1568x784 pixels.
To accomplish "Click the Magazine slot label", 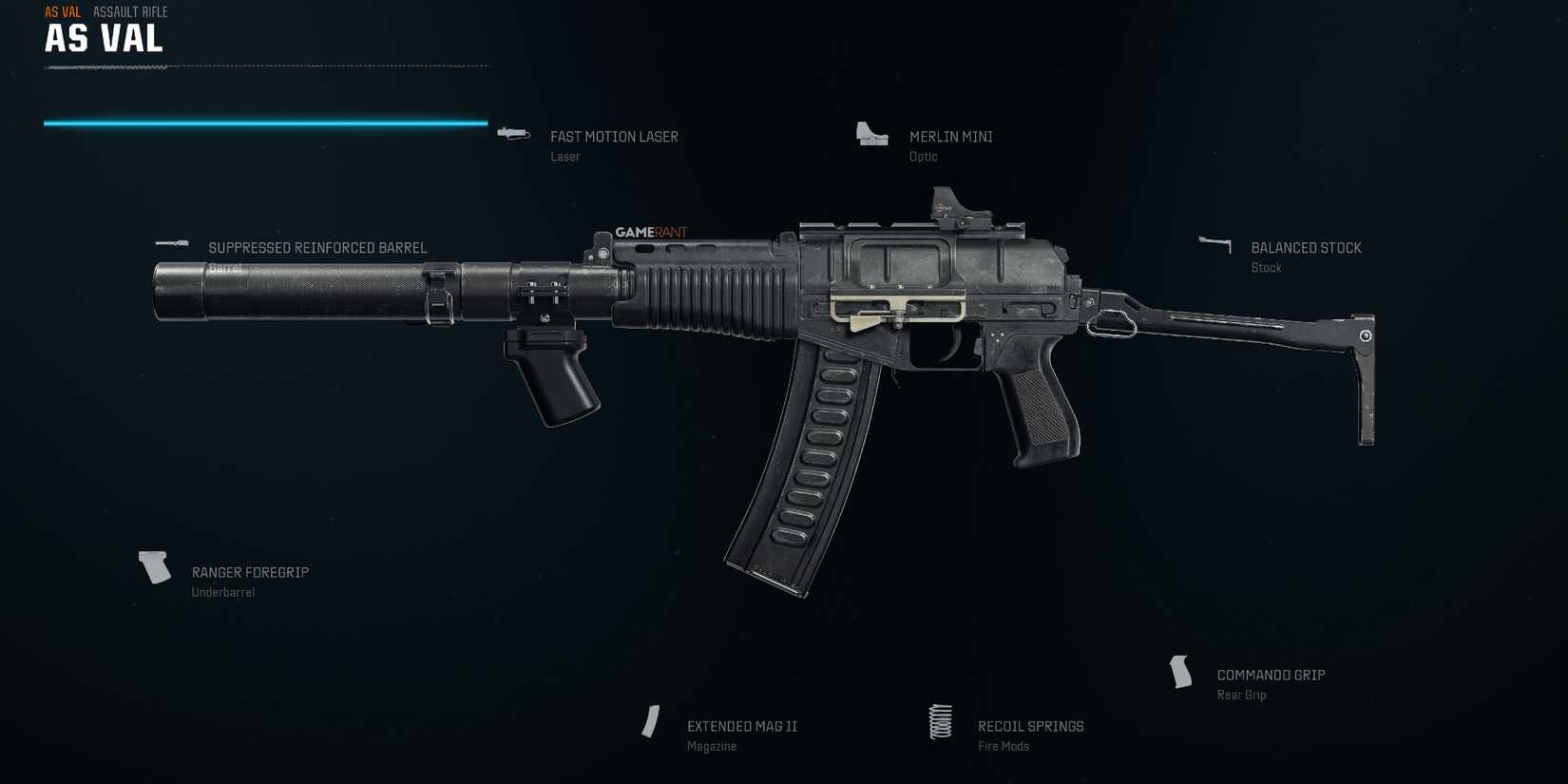I will pos(712,745).
